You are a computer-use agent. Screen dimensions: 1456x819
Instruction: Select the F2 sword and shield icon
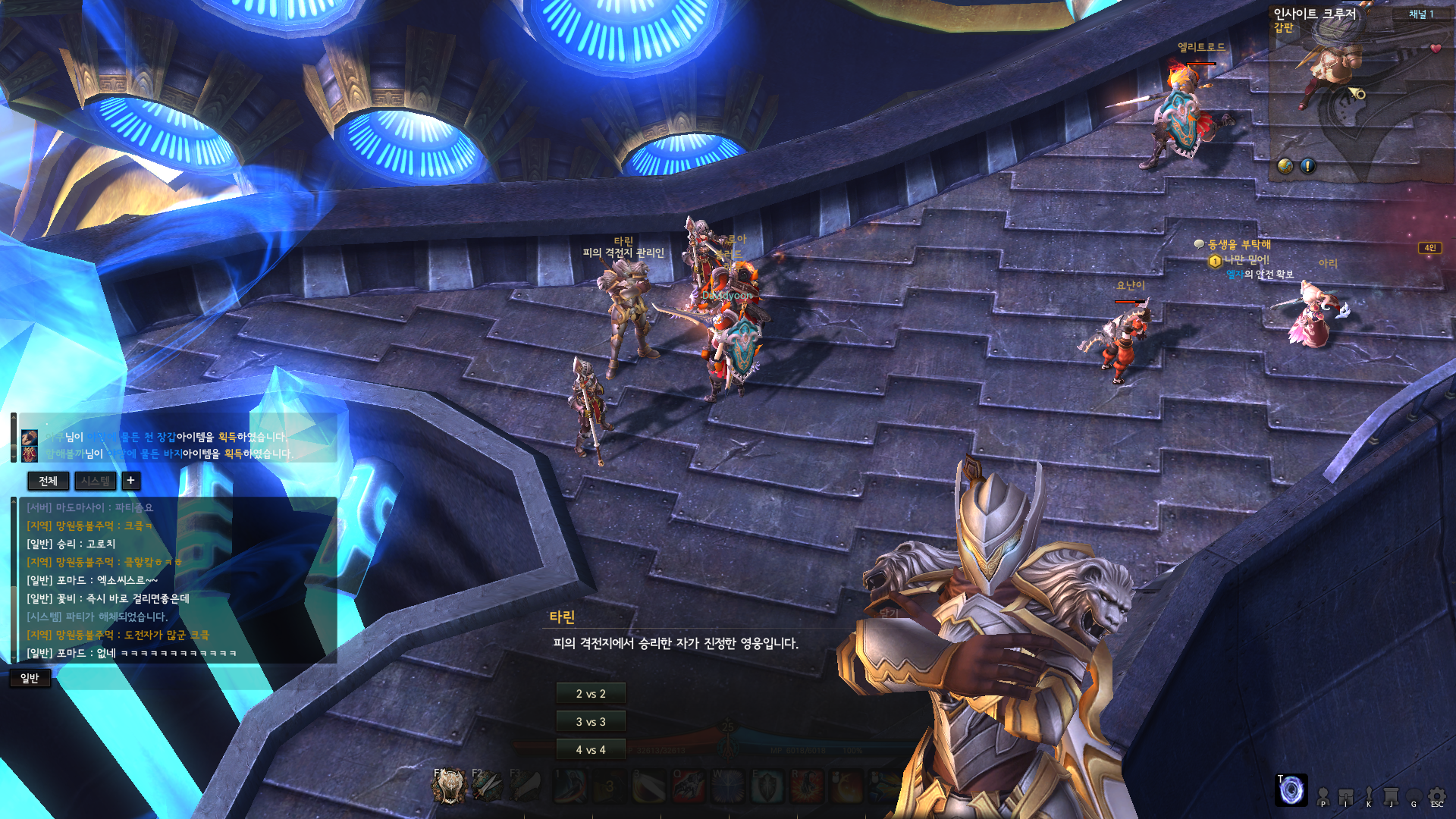(487, 786)
